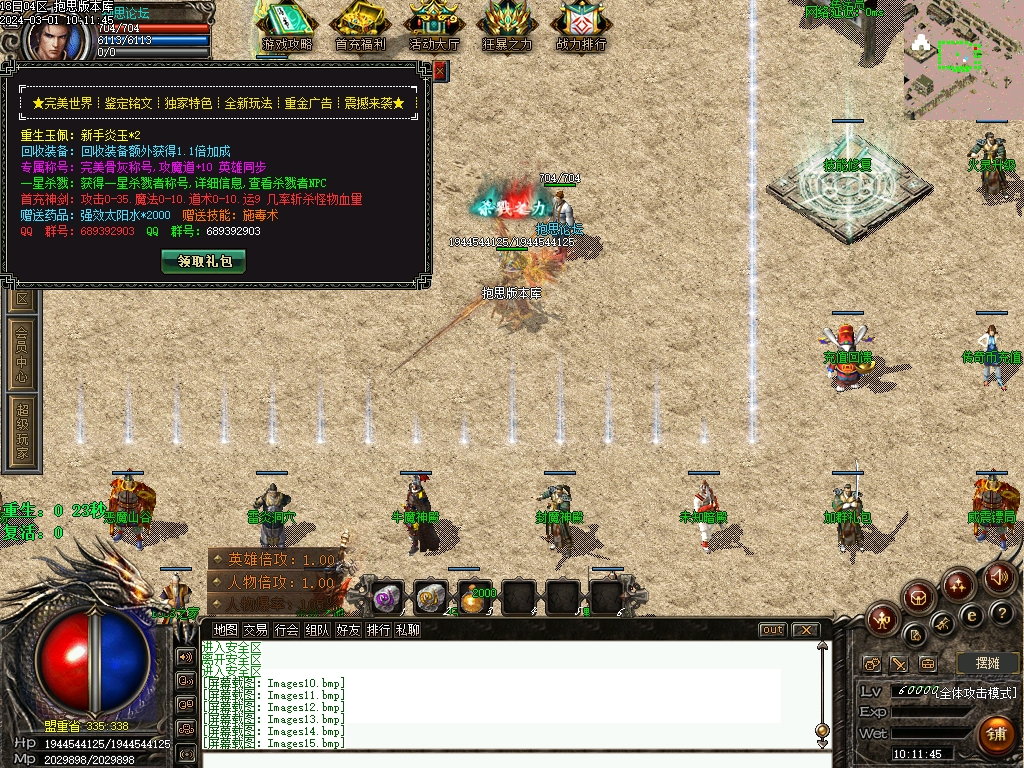1024x768 pixels.
Task: Open the 私聊 private chat tab
Action: click(408, 630)
